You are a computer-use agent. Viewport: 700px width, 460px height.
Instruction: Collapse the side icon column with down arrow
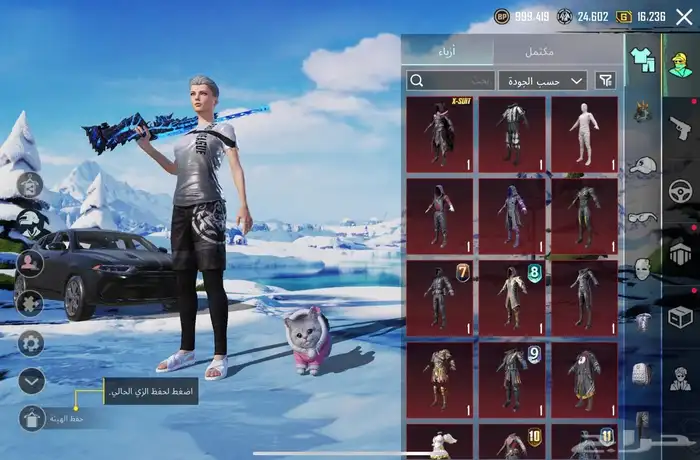(32, 380)
